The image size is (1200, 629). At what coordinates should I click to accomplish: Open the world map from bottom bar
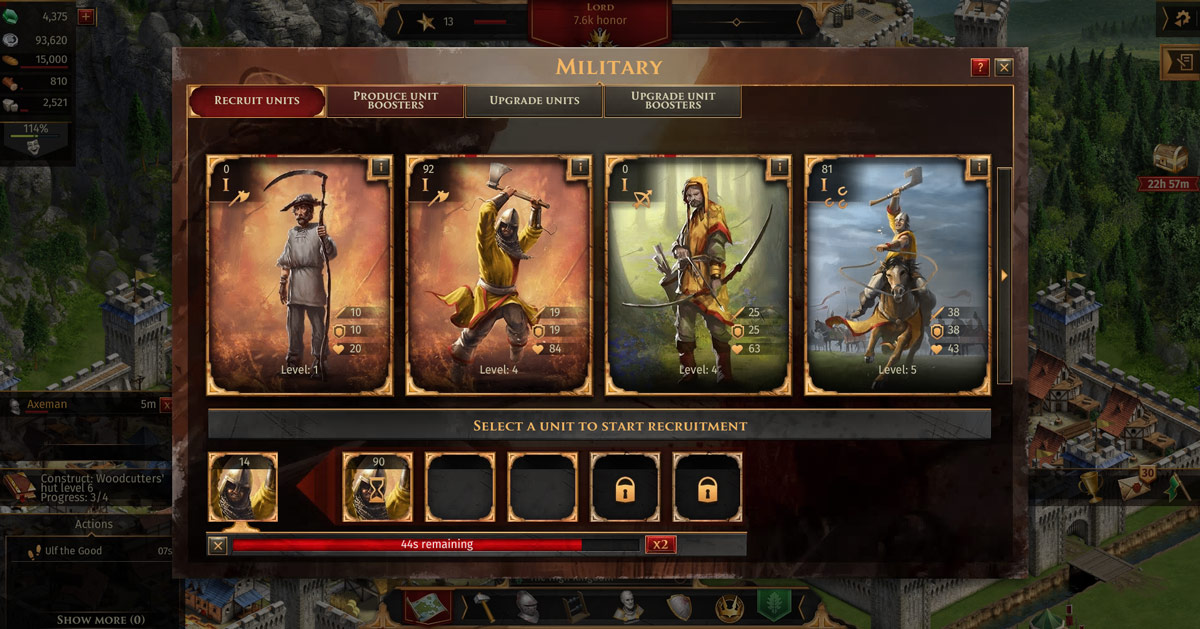tap(428, 606)
